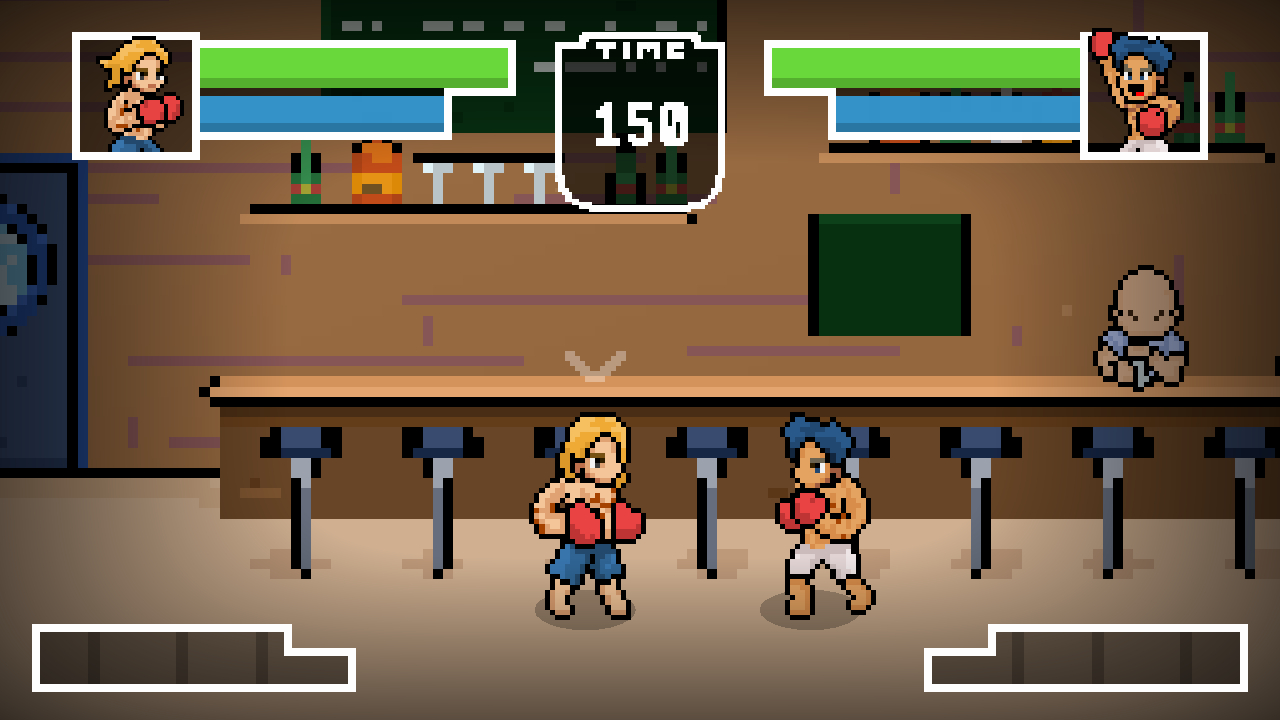Click the blue-haired boxer's portrait icon
The height and width of the screenshot is (720, 1280).
point(1147,93)
